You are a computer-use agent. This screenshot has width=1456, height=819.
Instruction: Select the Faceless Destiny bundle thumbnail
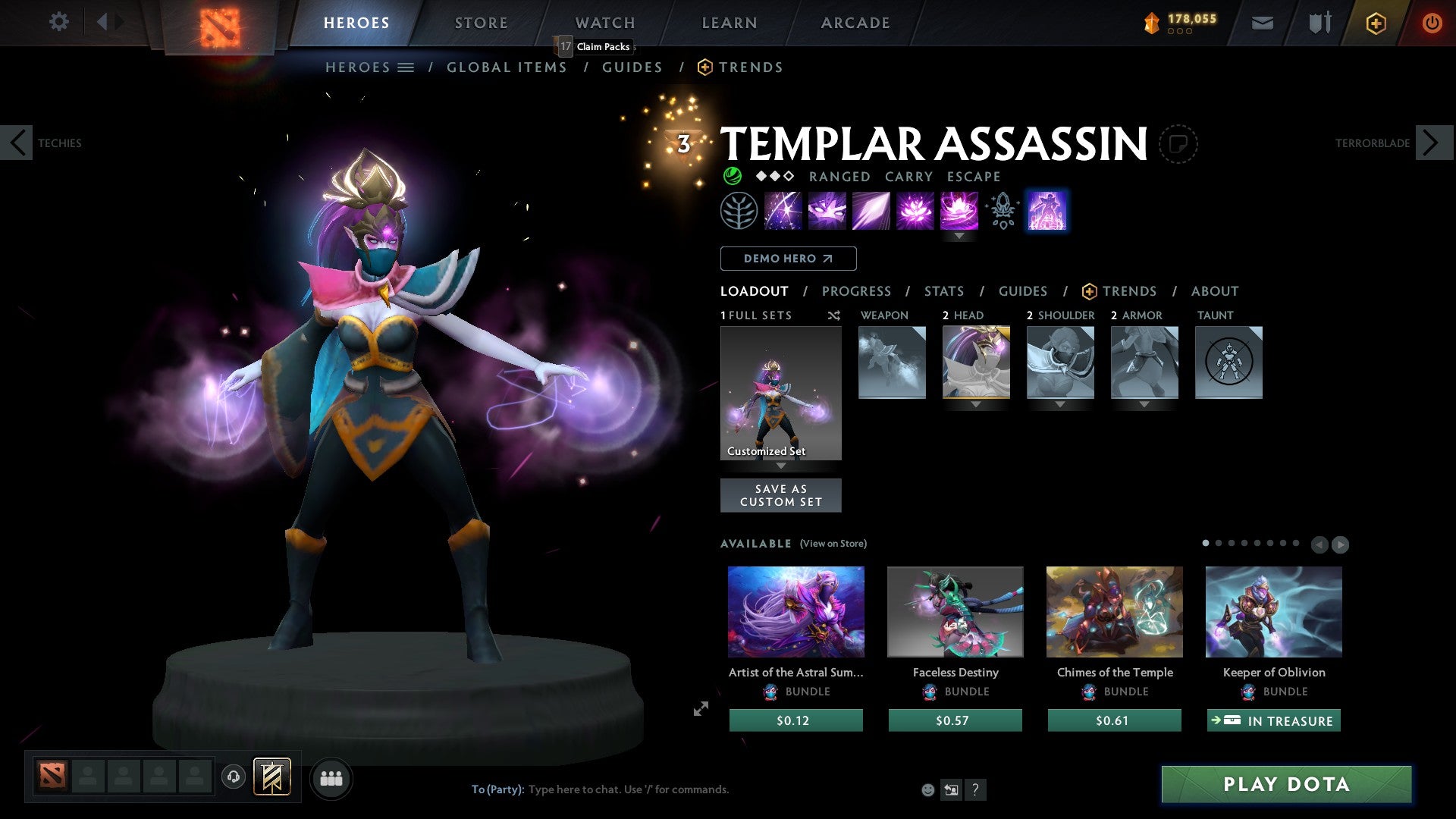click(x=954, y=611)
